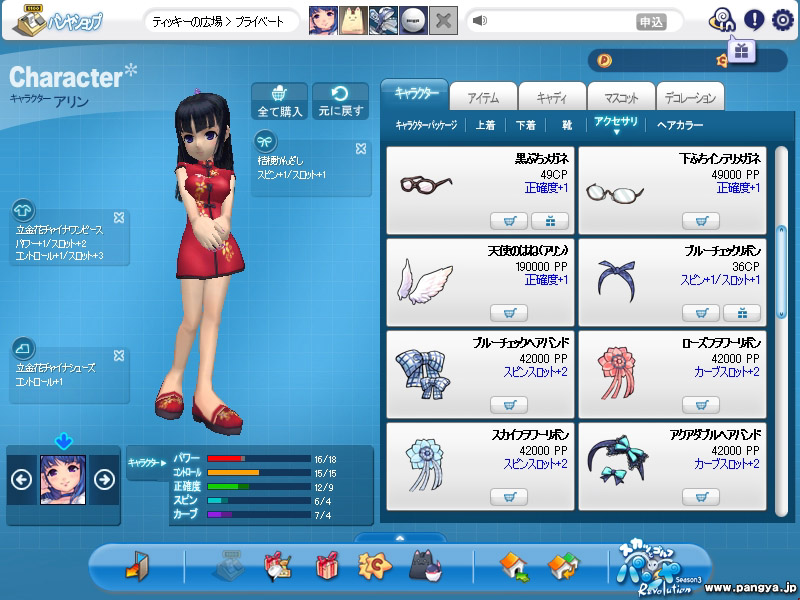Gift the ブルーチェックリボン item
Screen dimensions: 800x600
pos(742,313)
